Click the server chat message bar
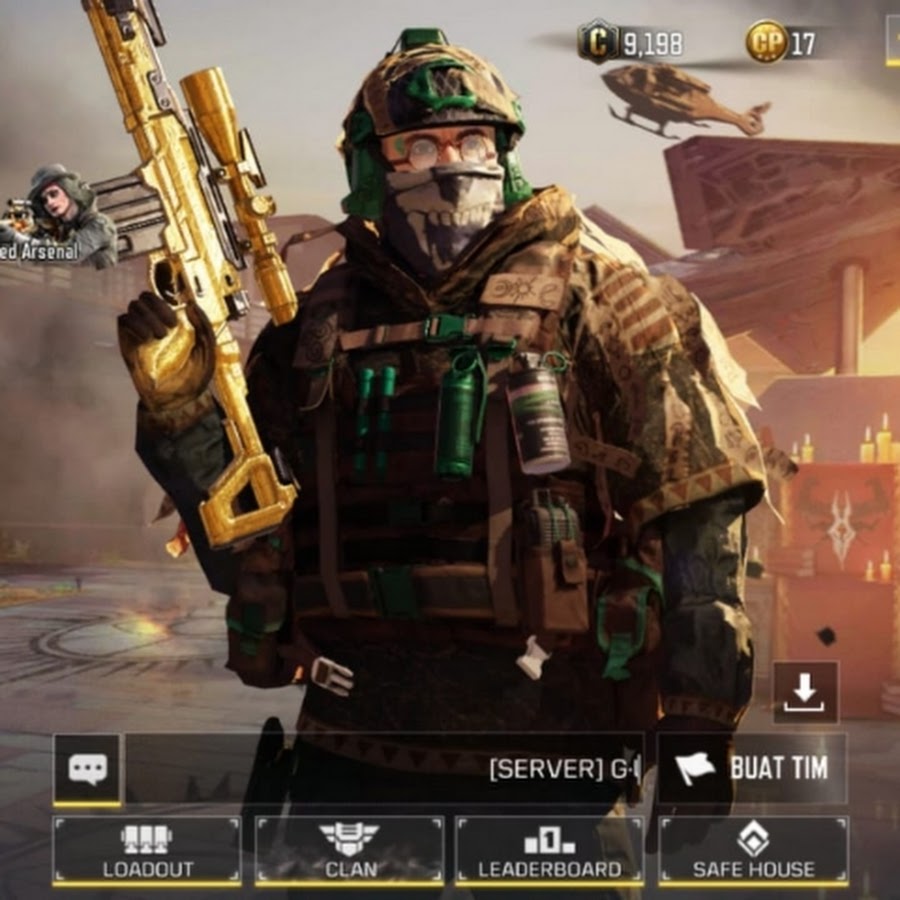Screen dimensions: 900x900 click(384, 769)
